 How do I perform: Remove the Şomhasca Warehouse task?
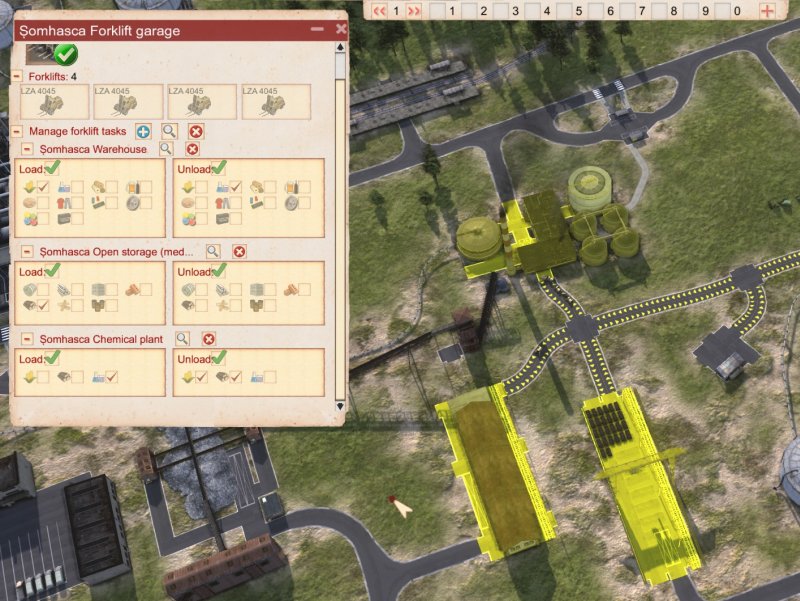(x=192, y=149)
